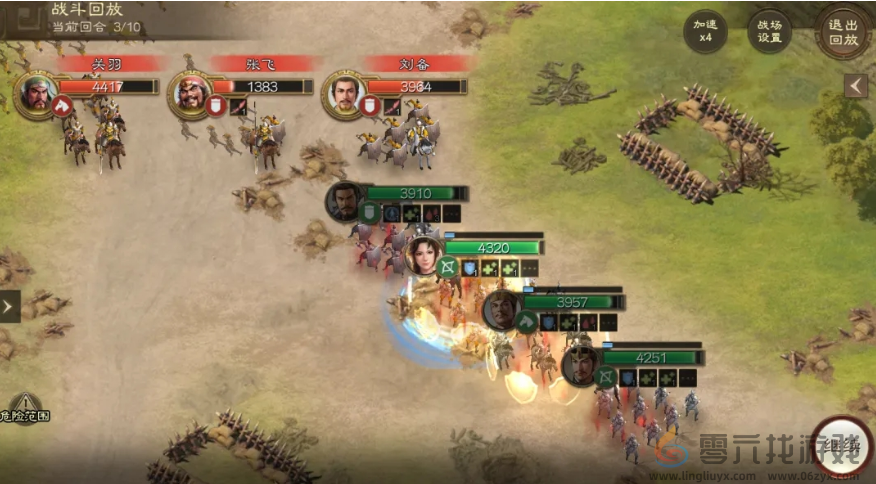Click the round 继续 continue button

[841, 445]
